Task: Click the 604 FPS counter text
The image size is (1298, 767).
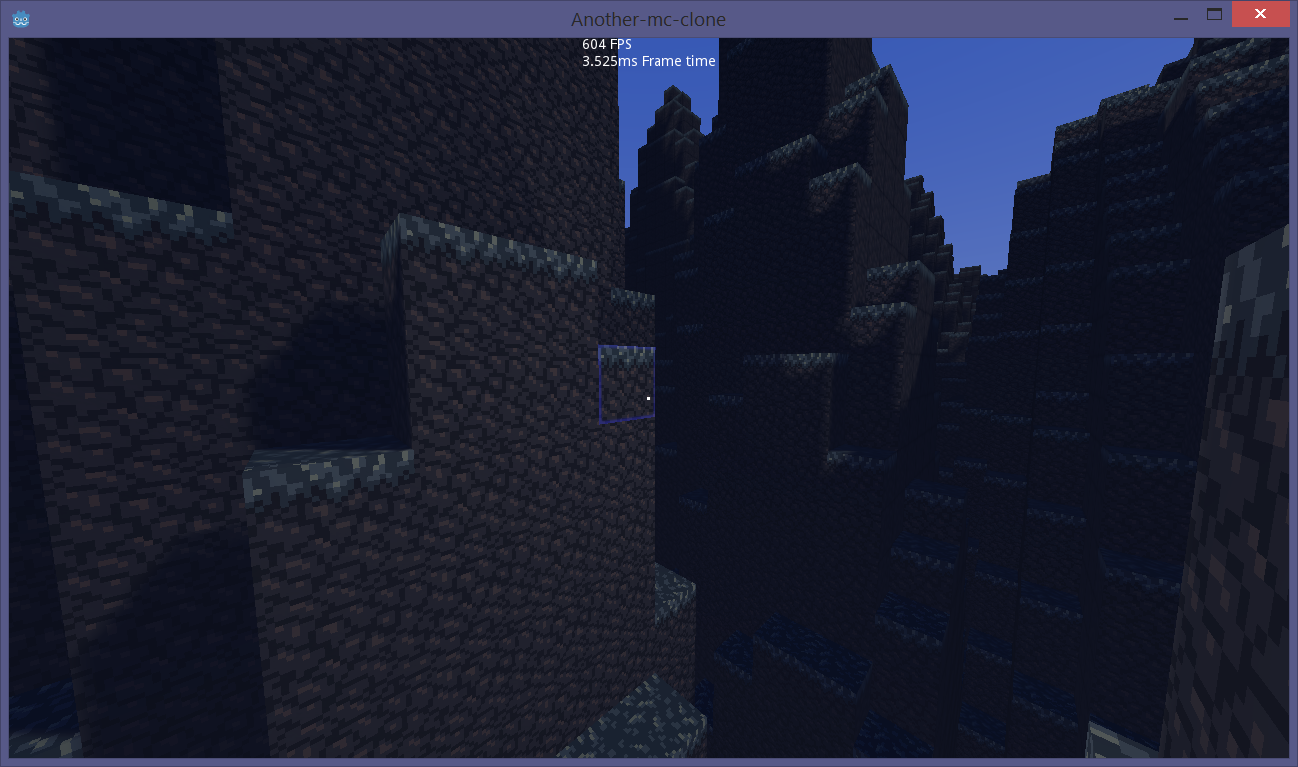Action: pyautogui.click(x=604, y=43)
